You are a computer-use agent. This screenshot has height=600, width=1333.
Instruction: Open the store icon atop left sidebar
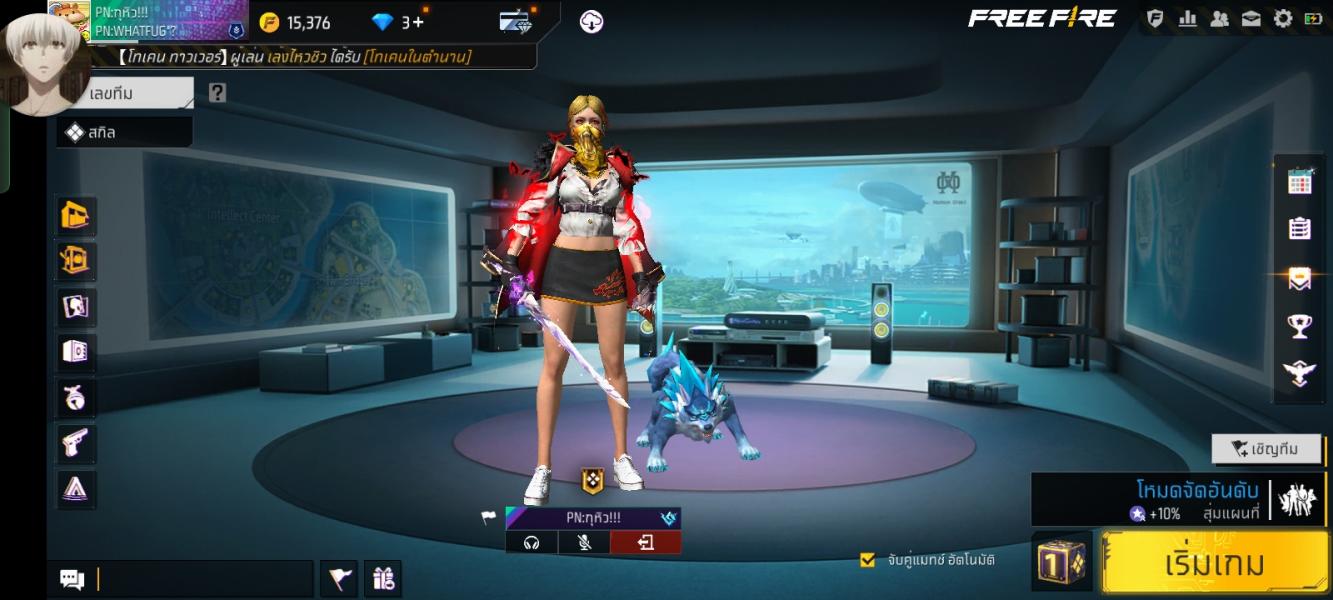tap(76, 215)
